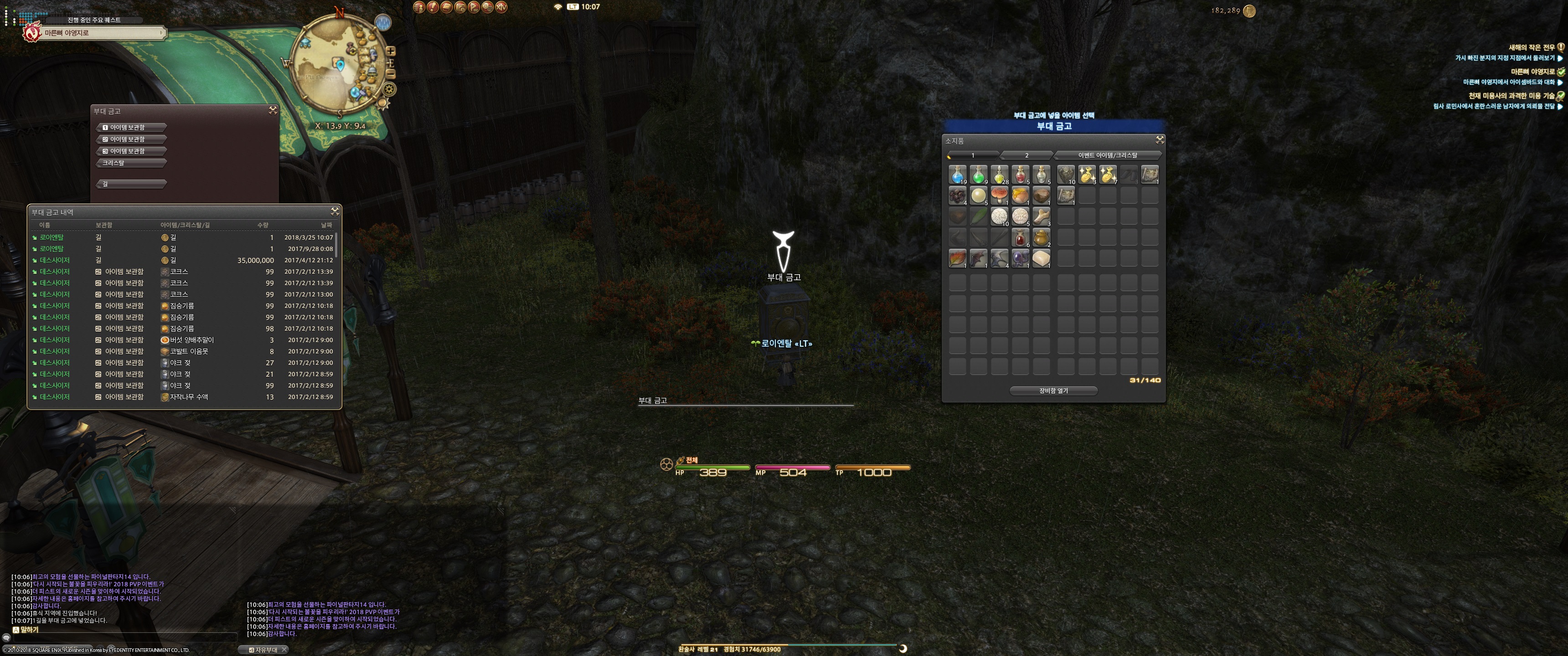Click the 35,000,000 gil history row
Screen dimensions: 1568x656
183,261
